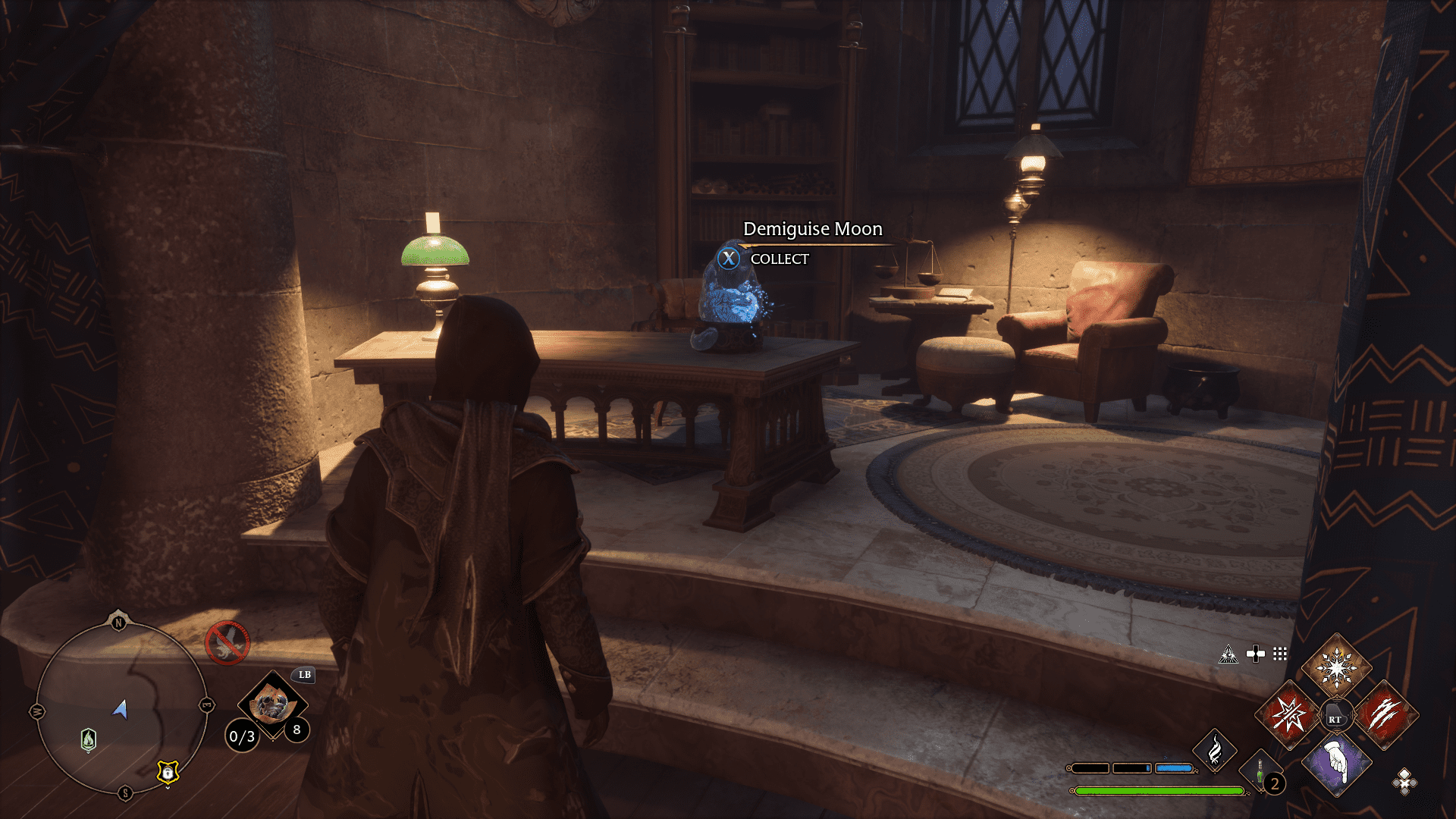The width and height of the screenshot is (1456, 819).
Task: Activate the snowflake Glacius spell slot
Action: tap(1336, 667)
